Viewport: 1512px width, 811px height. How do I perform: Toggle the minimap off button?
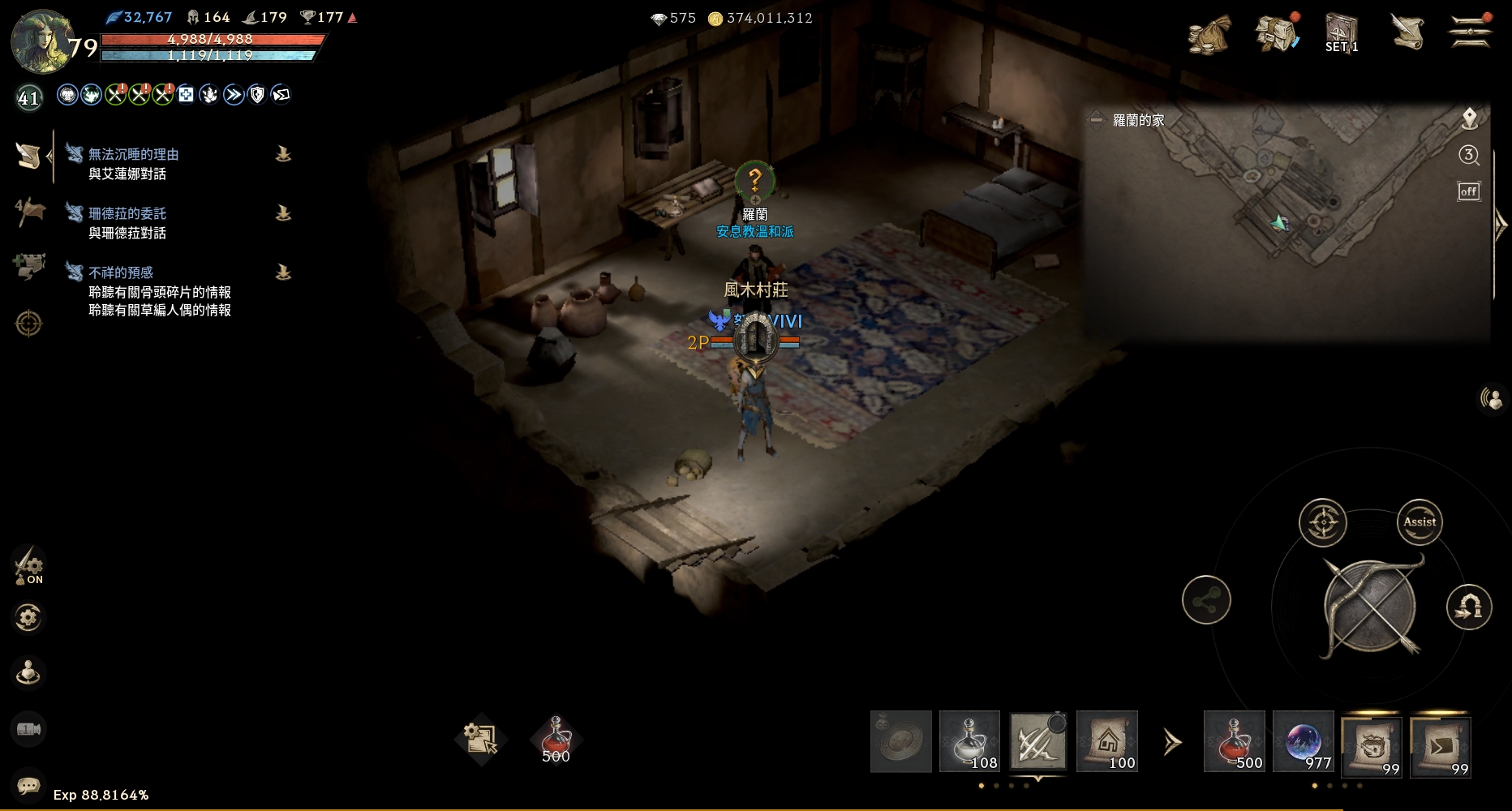pos(1469,191)
